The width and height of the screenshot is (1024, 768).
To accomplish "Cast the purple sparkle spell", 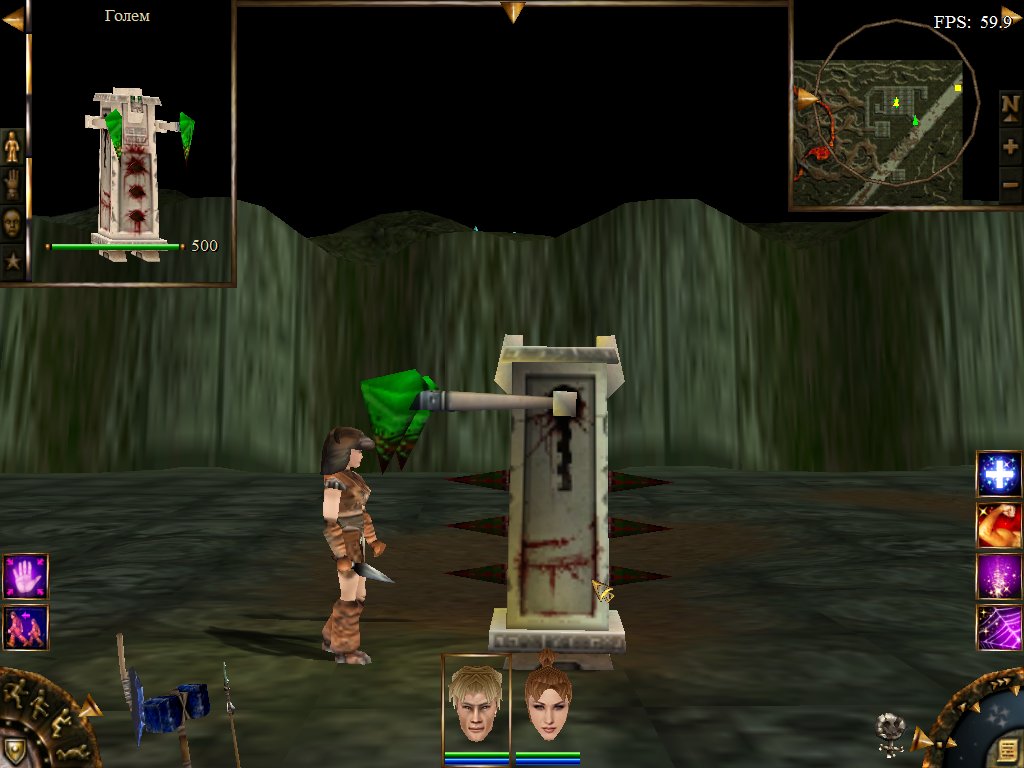I will pos(998,577).
